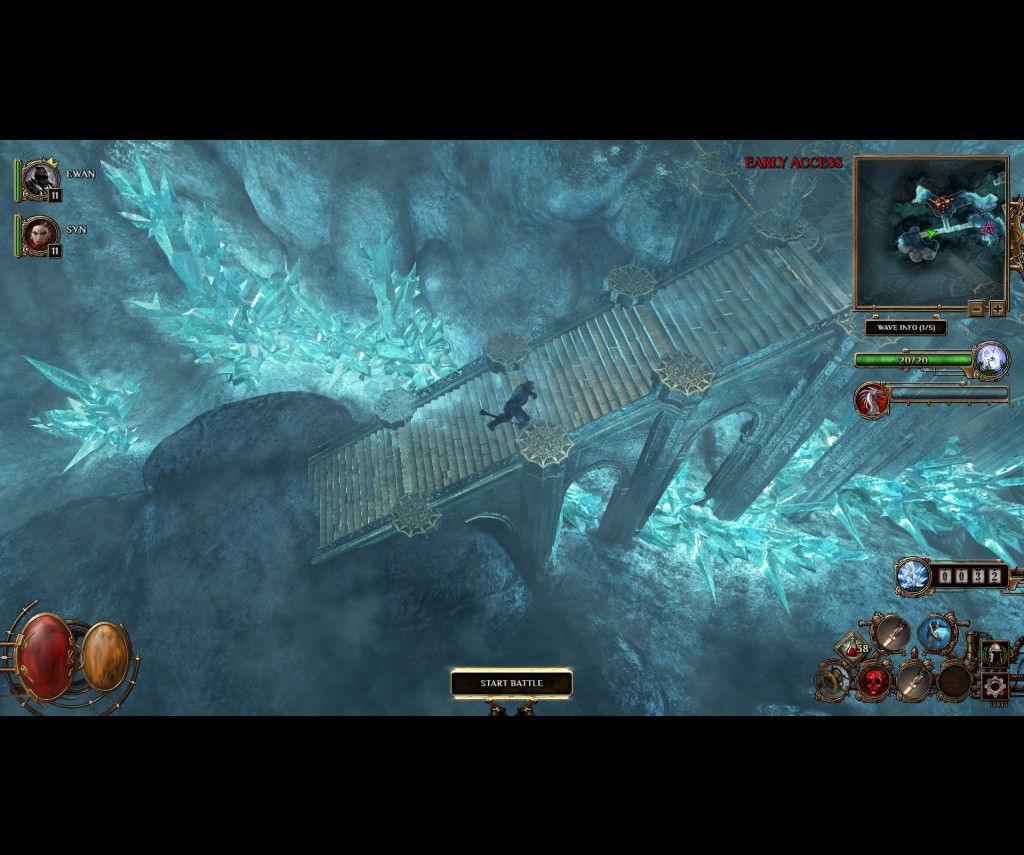Zoom out the minimap with minus button
This screenshot has height=855, width=1024.
976,309
